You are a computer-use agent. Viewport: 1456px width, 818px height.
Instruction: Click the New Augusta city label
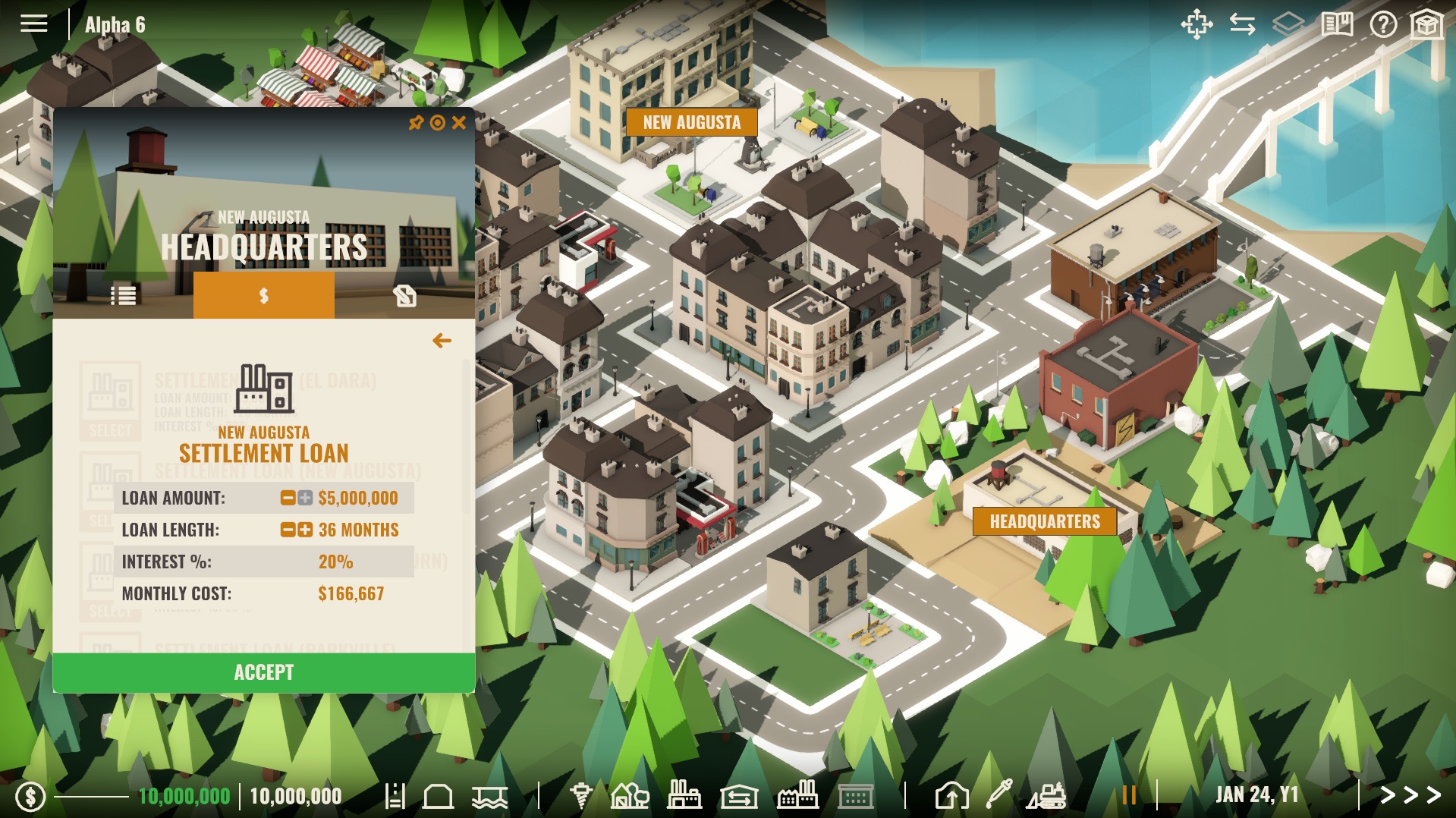point(691,122)
